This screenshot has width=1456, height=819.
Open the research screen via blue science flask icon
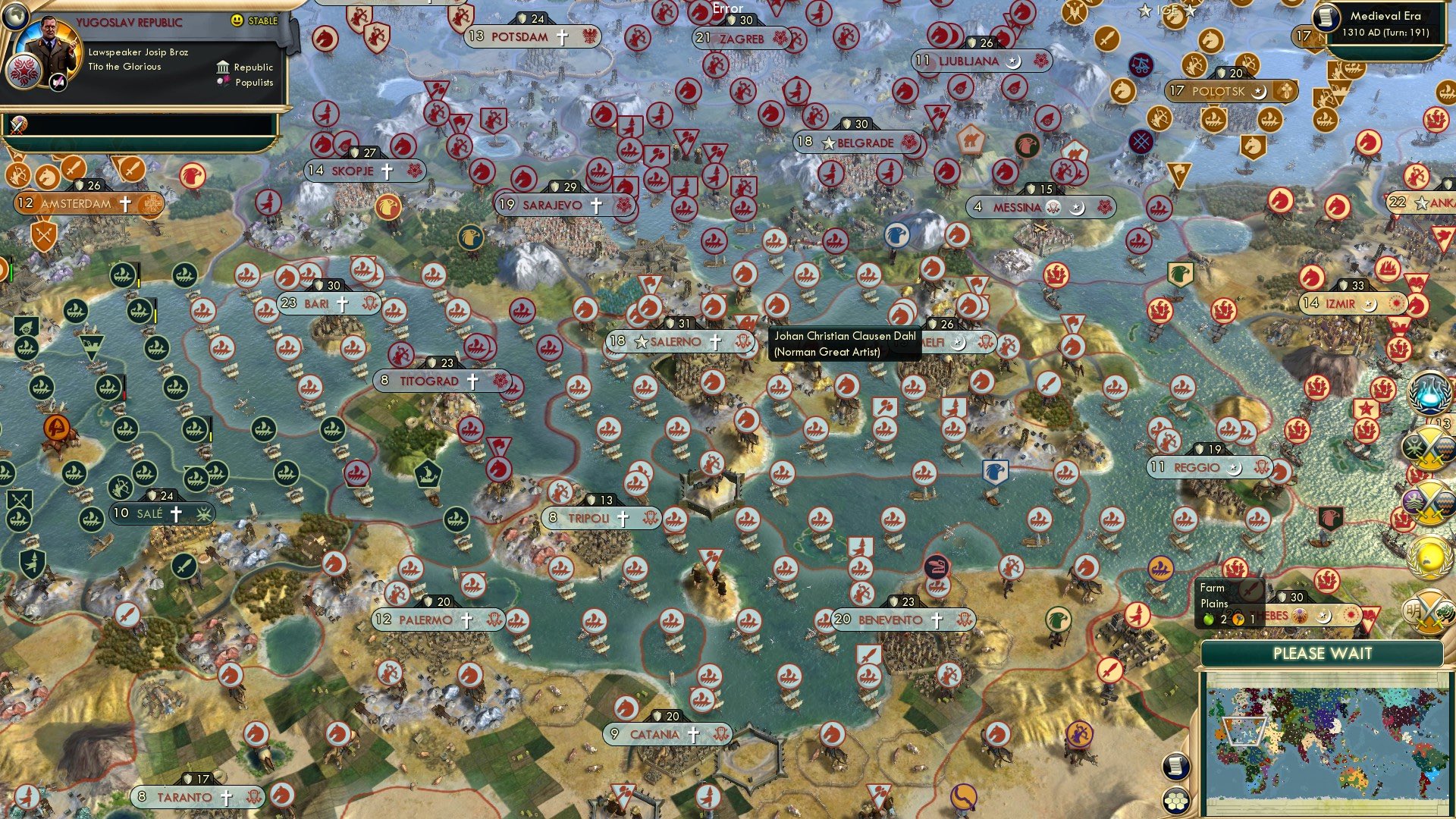point(1429,393)
